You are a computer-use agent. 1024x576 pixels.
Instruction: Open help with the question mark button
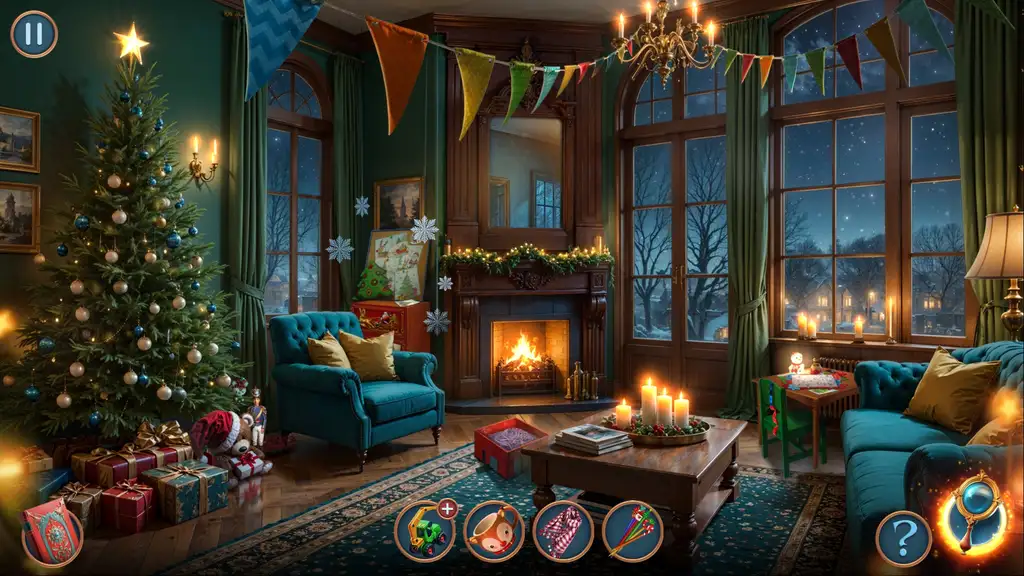click(903, 539)
